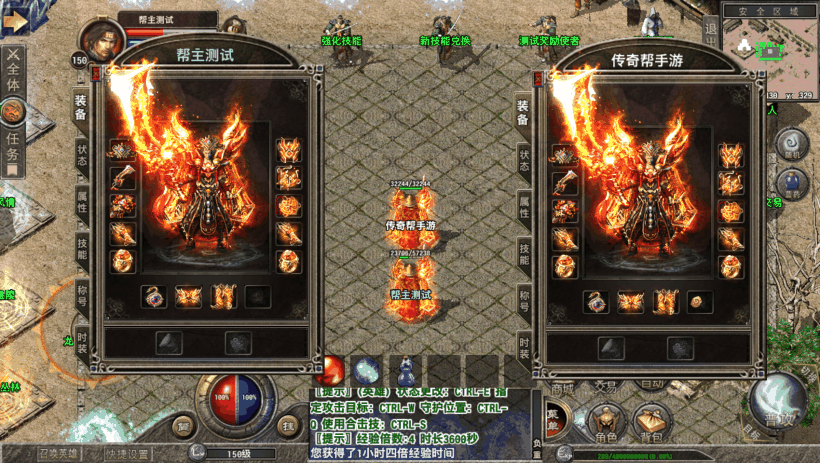Open 属性 tab in the 帮主测试 panel
Image resolution: width=820 pixels, height=463 pixels.
pyautogui.click(x=82, y=202)
